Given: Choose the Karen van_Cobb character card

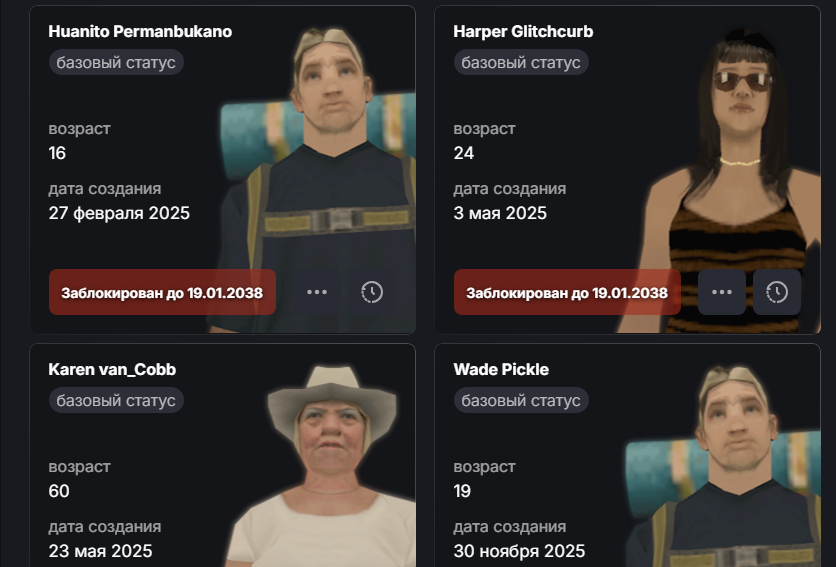Looking at the screenshot, I should tap(112, 370).
